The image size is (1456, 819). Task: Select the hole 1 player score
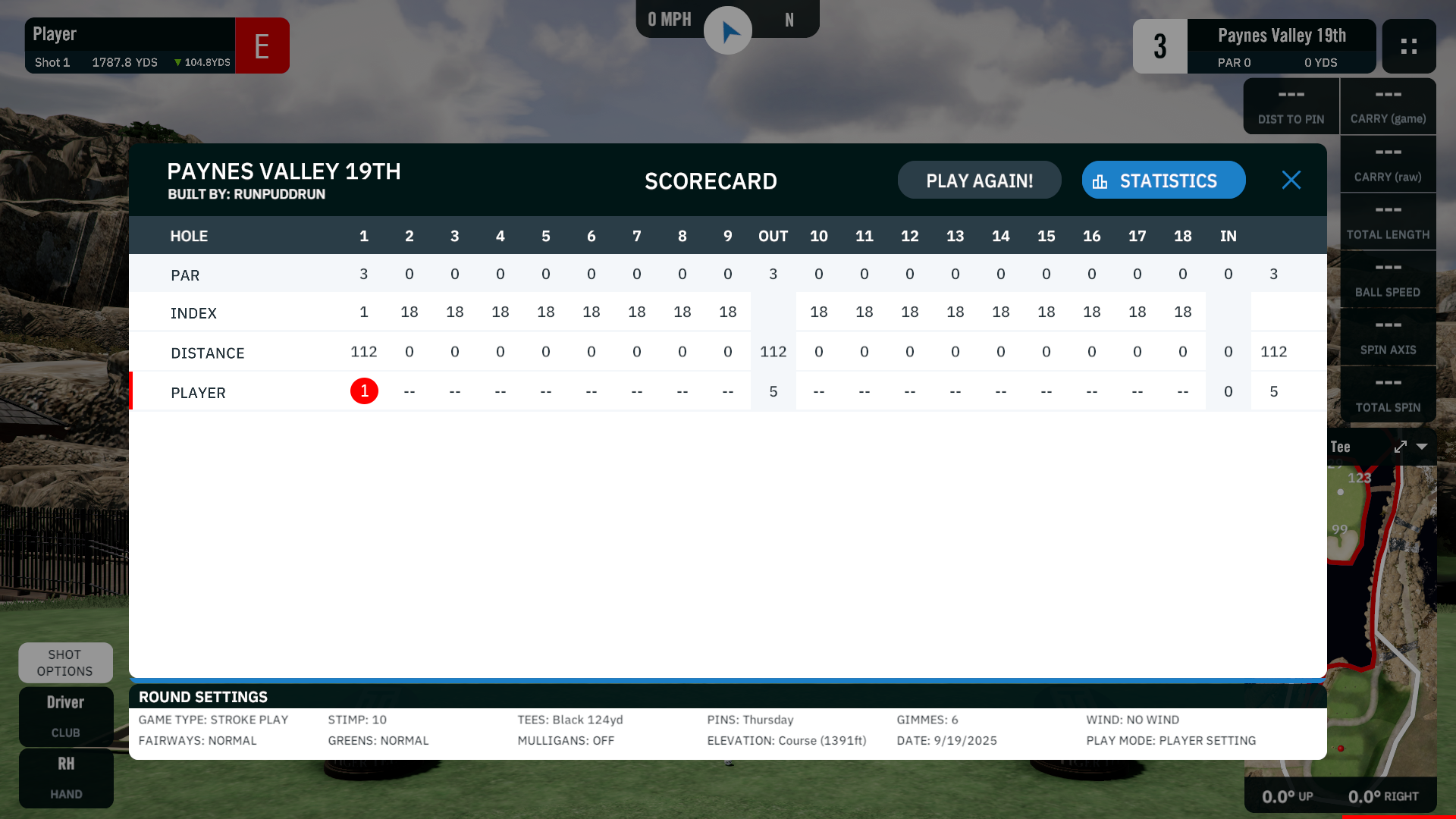click(364, 391)
